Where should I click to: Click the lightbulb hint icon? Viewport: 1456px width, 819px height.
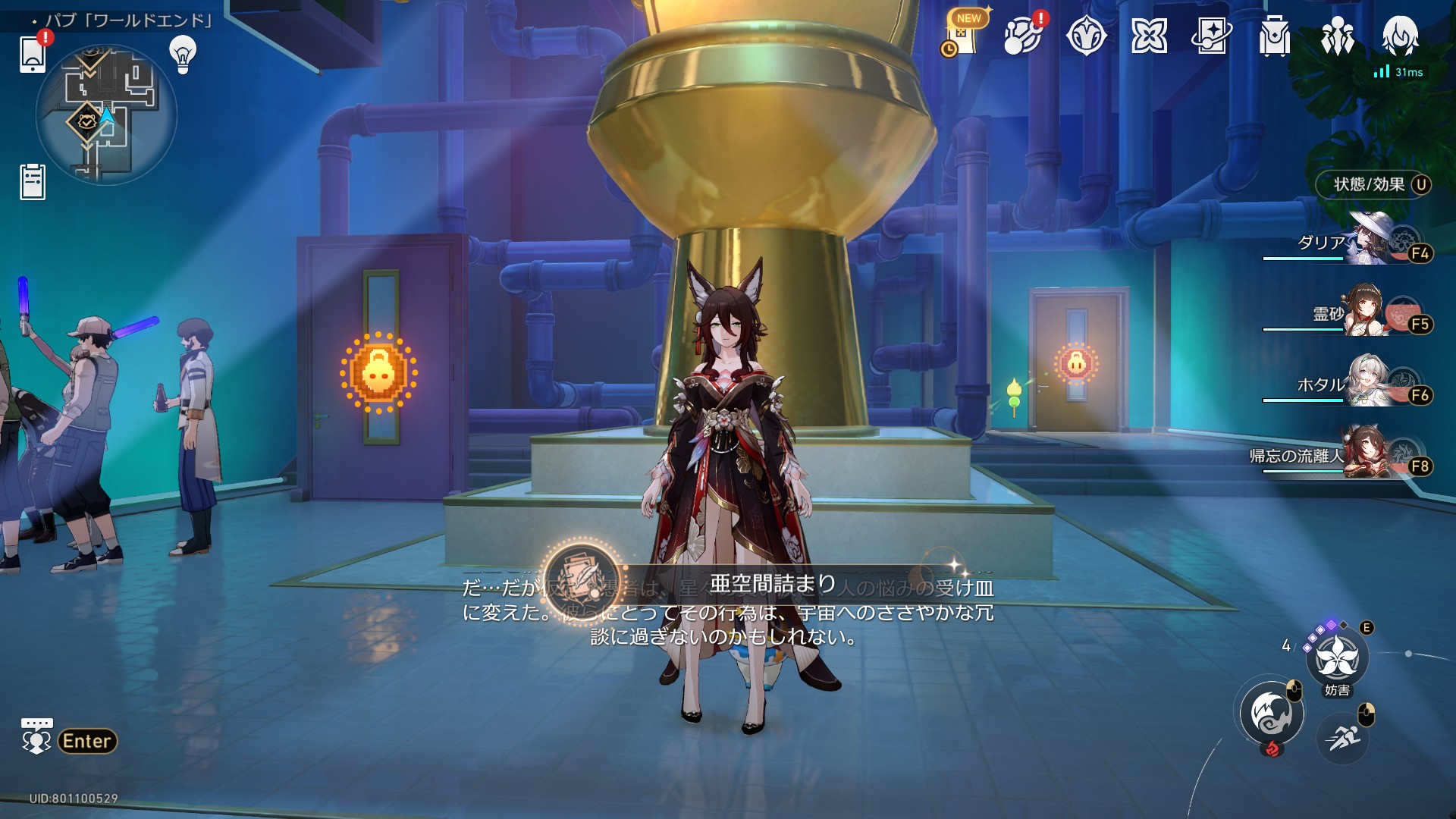pos(183,55)
